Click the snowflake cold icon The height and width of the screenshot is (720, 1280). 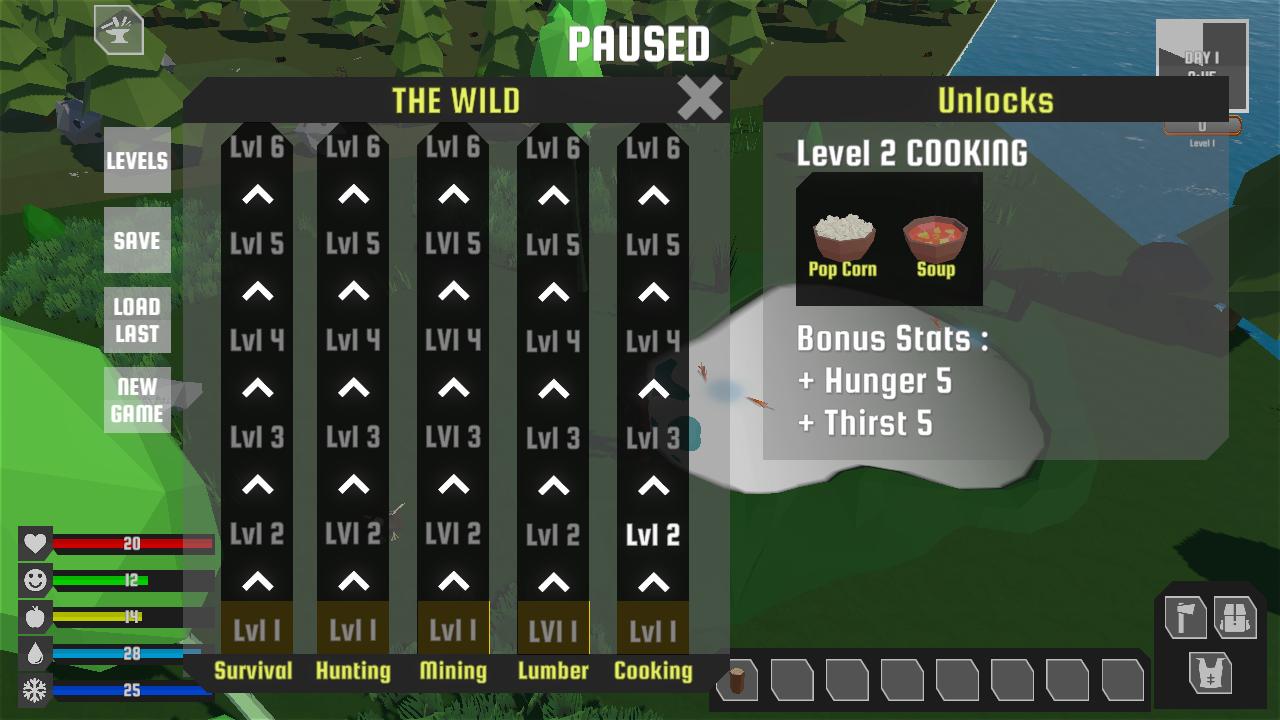pos(33,688)
